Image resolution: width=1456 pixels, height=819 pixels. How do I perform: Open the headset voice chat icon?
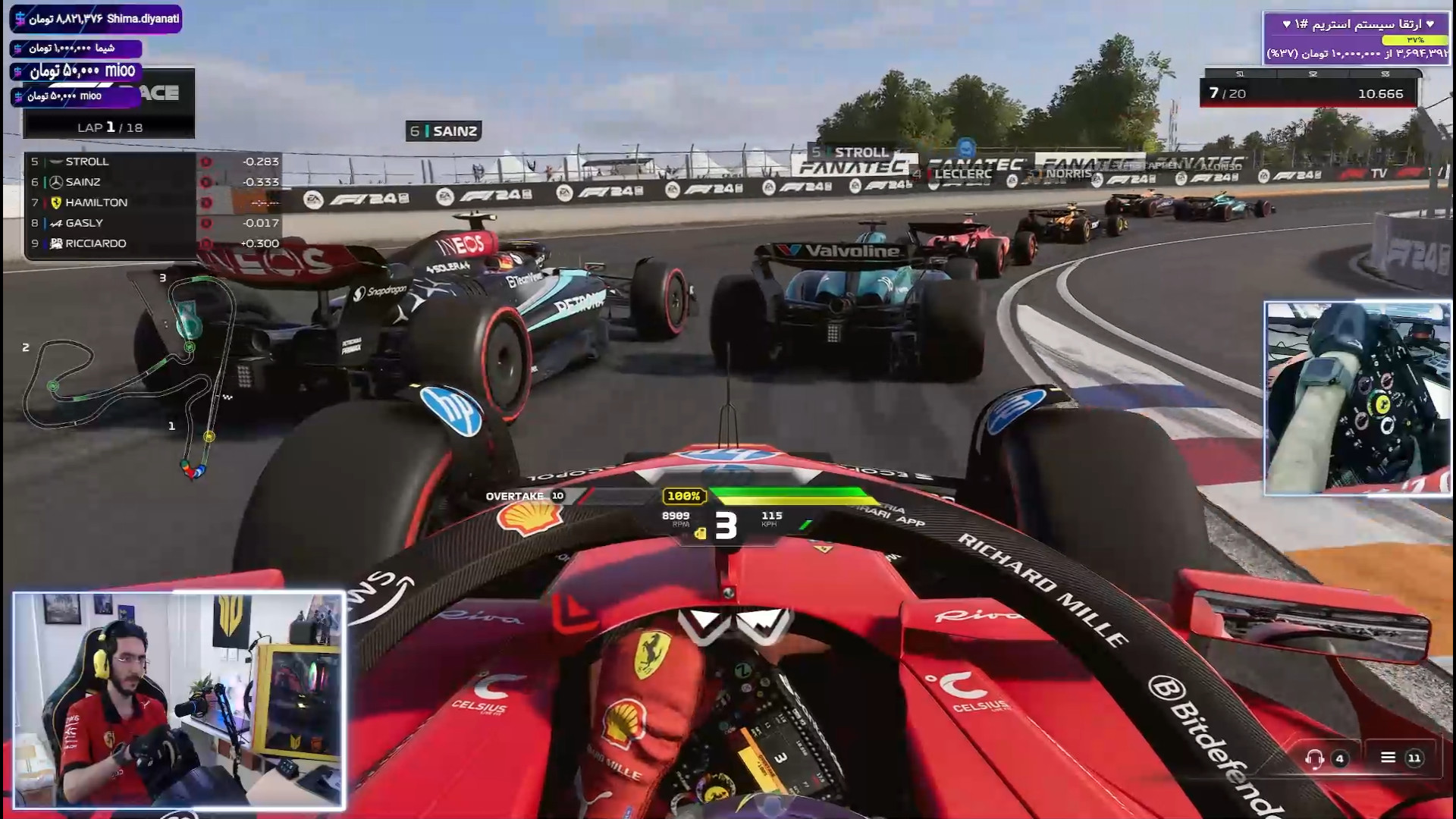click(x=1315, y=758)
